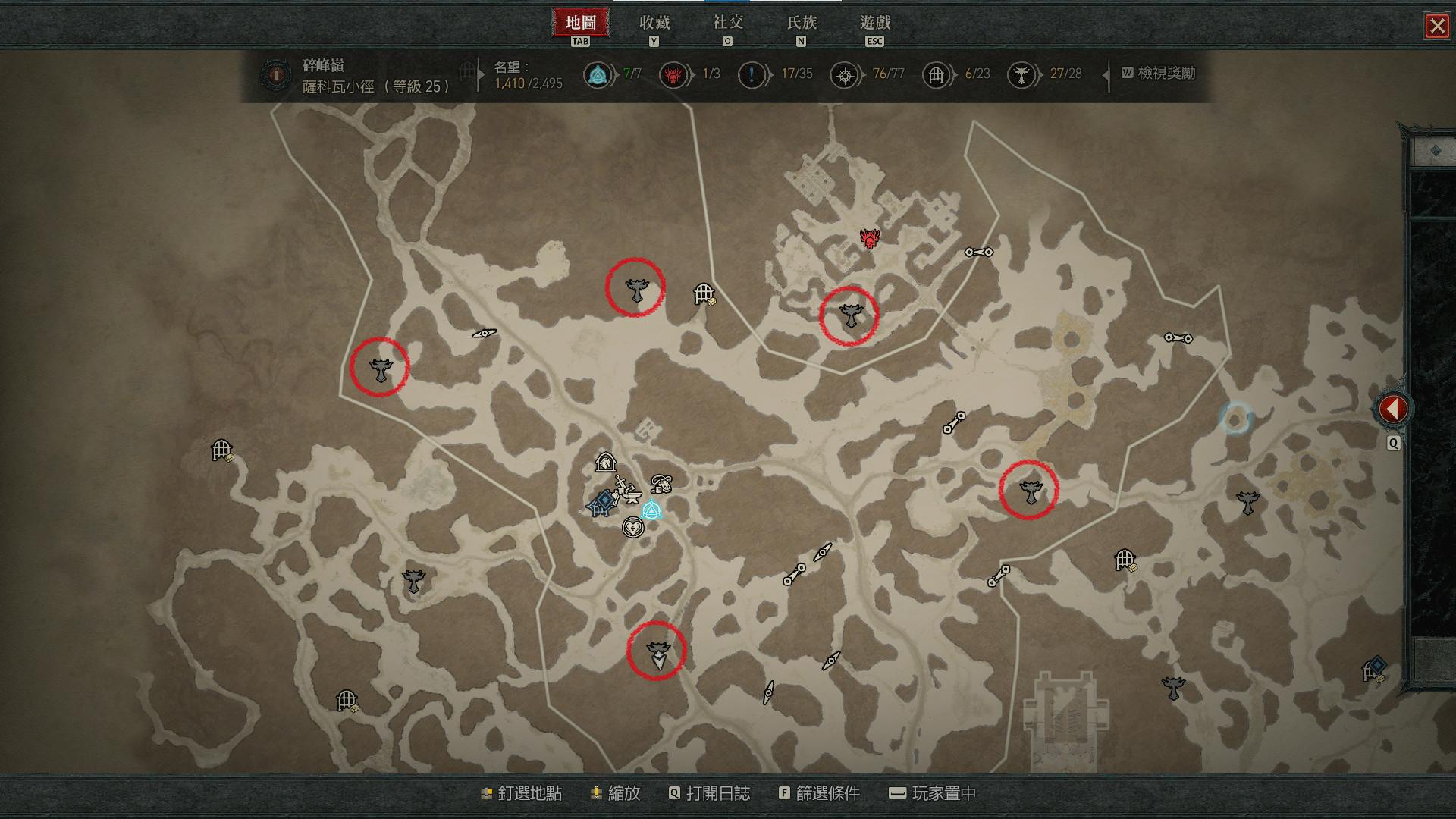Image resolution: width=1456 pixels, height=819 pixels.
Task: Open the 氏族 clan tab
Action: click(801, 23)
